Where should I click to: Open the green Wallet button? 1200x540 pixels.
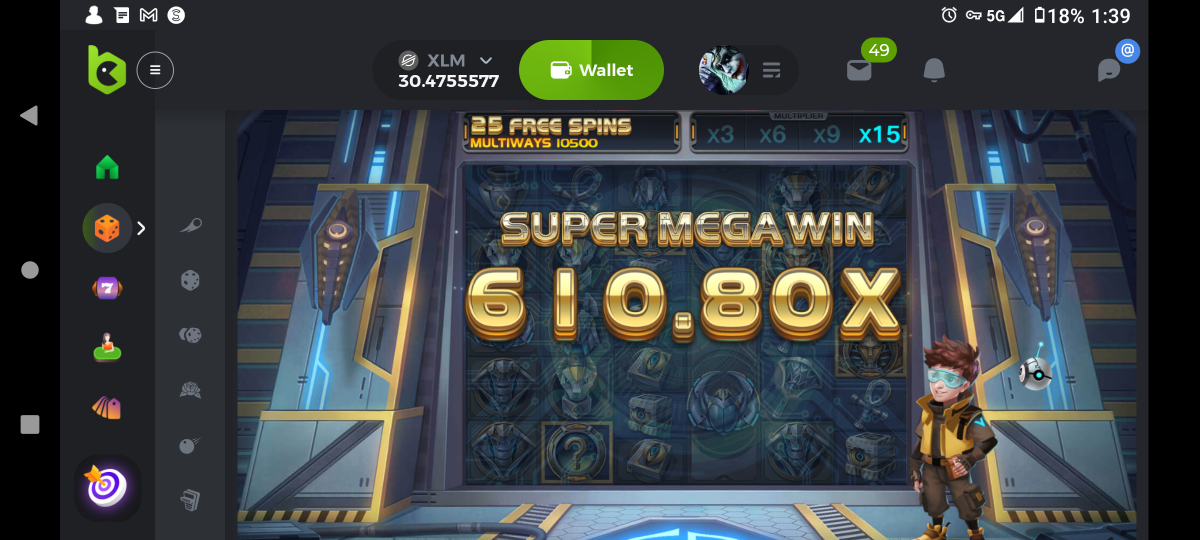click(591, 70)
